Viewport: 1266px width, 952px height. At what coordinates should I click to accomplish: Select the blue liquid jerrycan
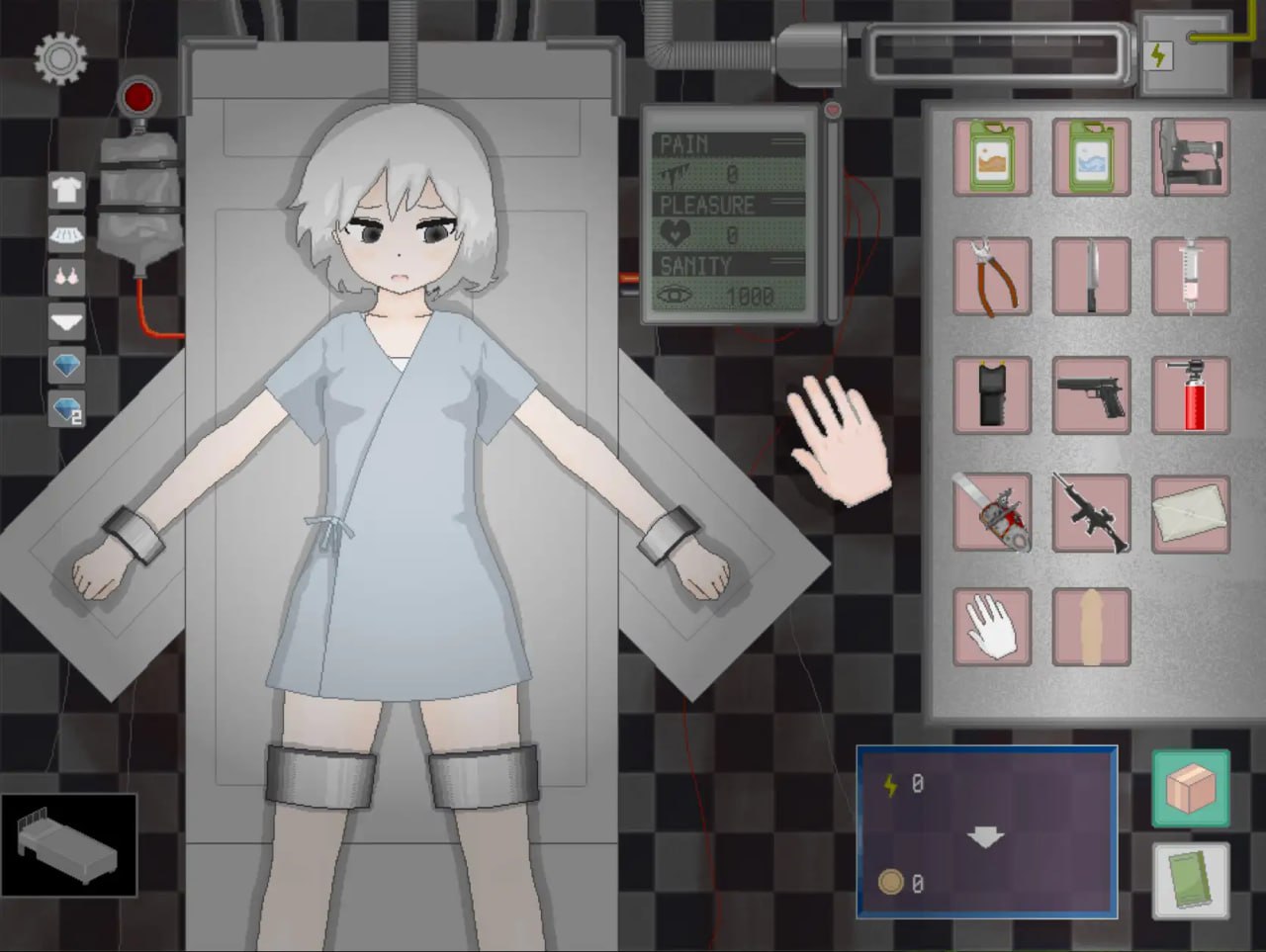(x=1091, y=156)
